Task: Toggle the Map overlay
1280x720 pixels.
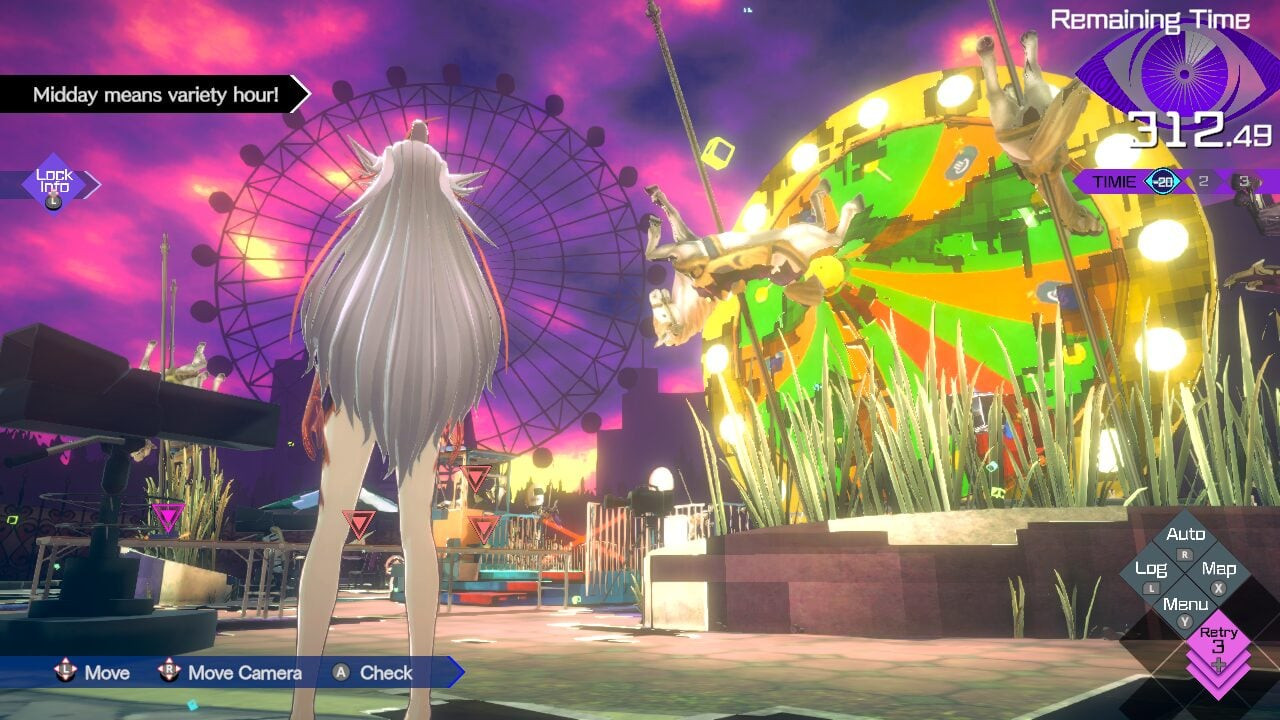Action: 1221,569
